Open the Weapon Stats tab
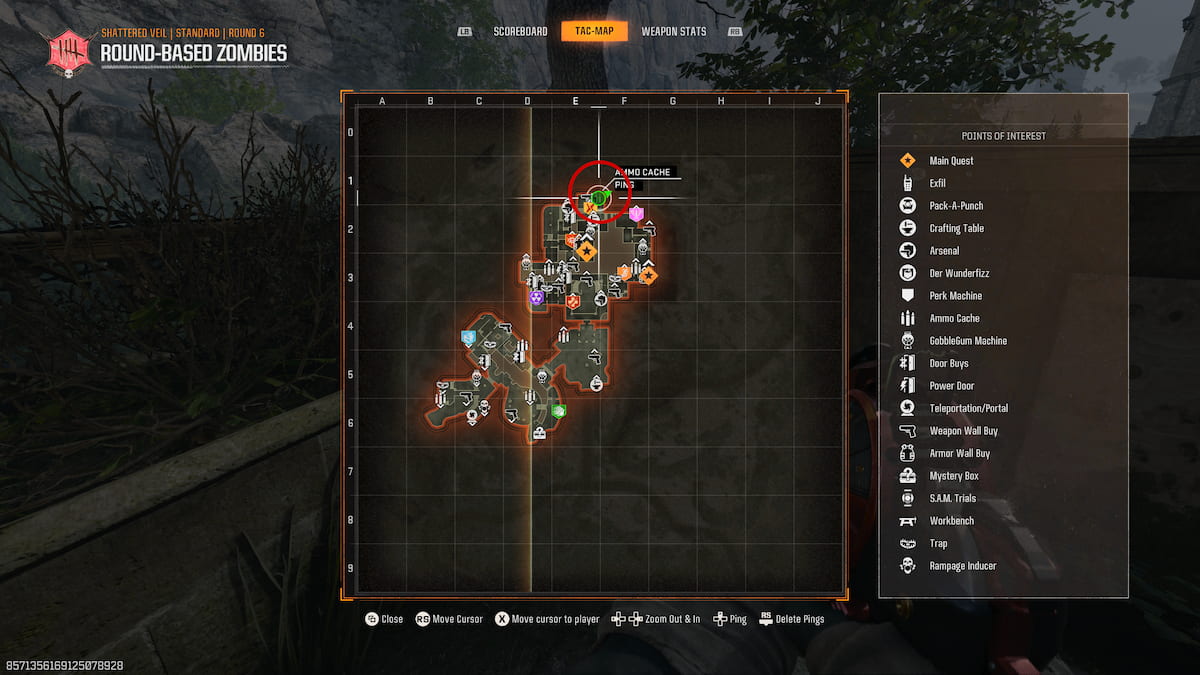Image resolution: width=1200 pixels, height=675 pixels. (x=673, y=31)
